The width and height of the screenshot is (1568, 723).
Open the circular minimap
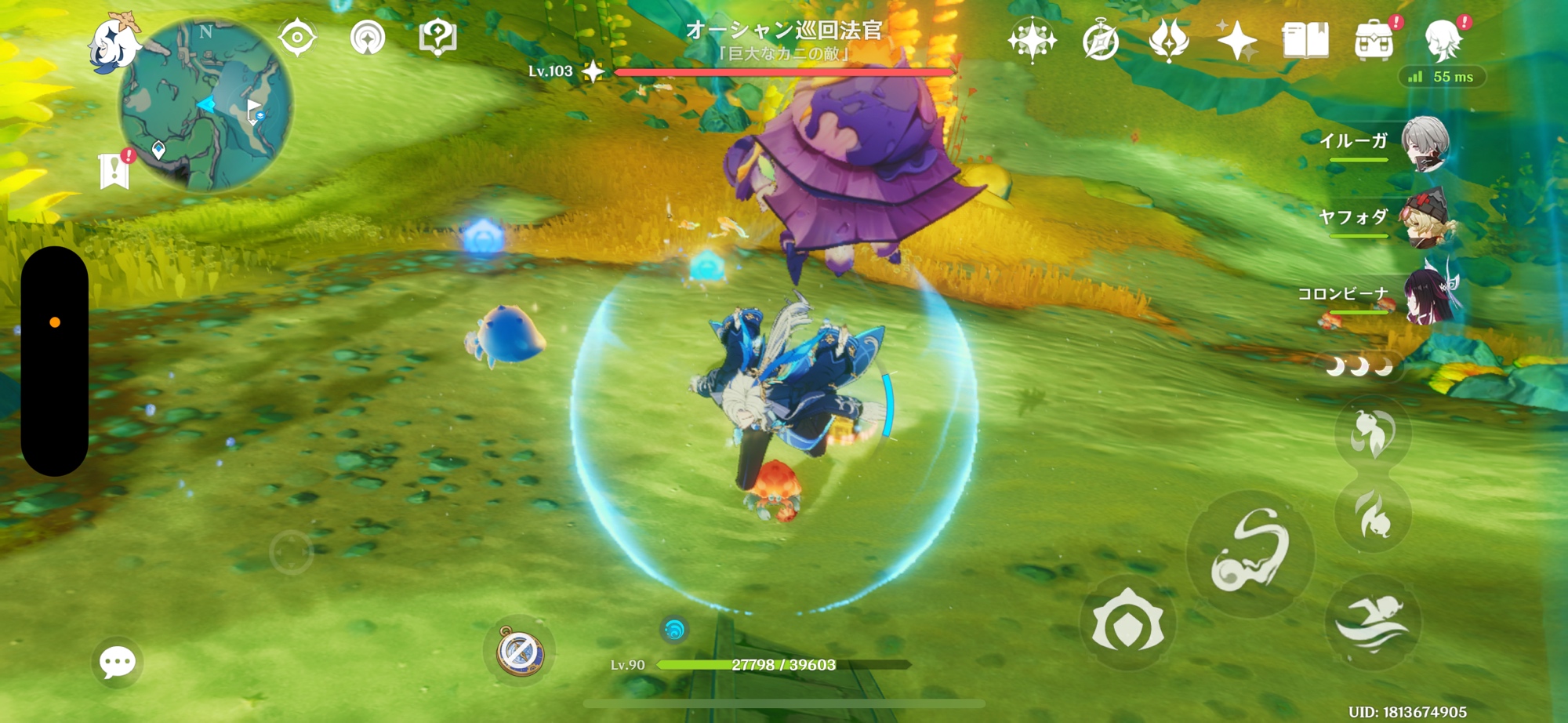[x=206, y=105]
